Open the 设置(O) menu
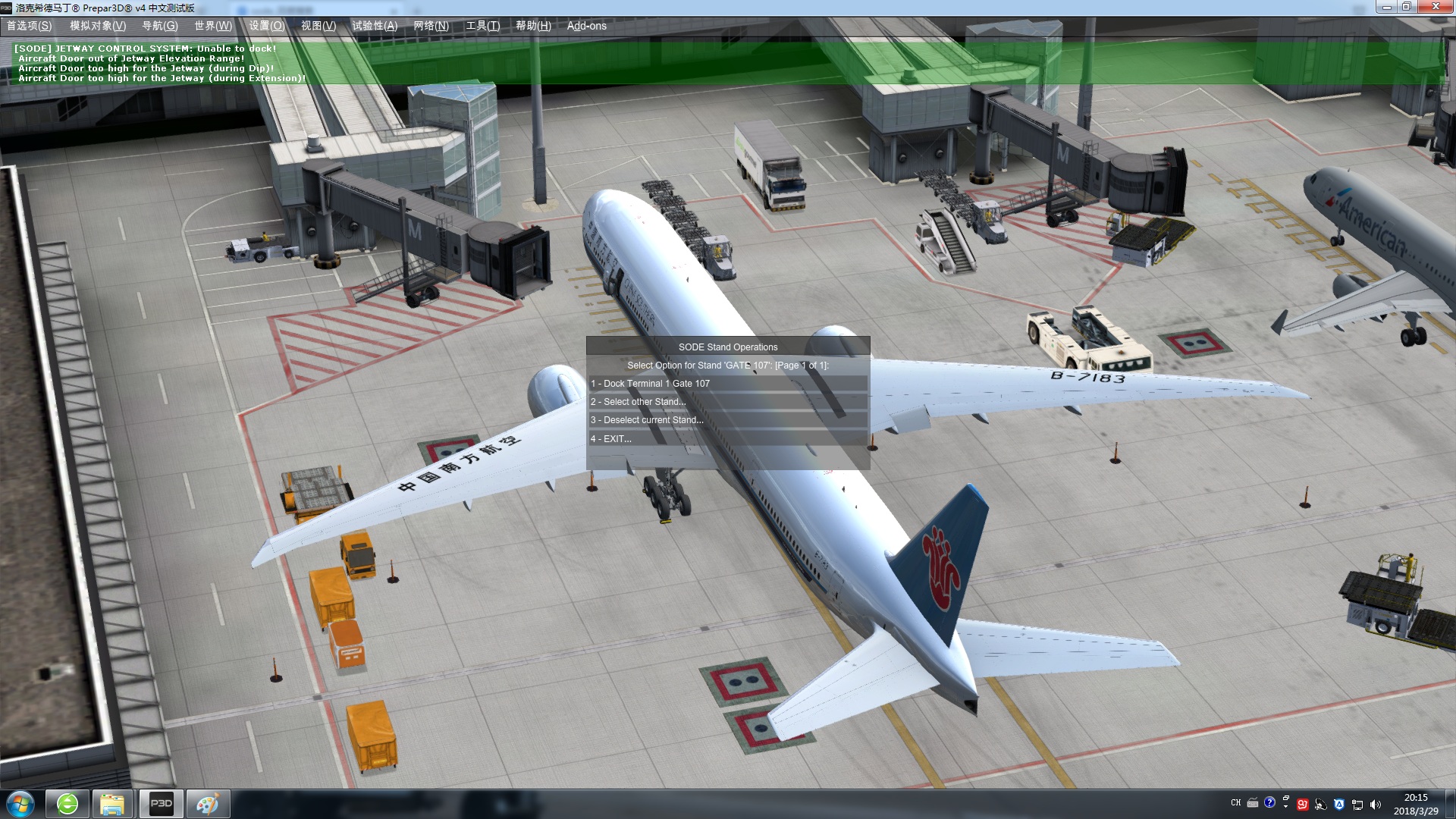 tap(267, 26)
